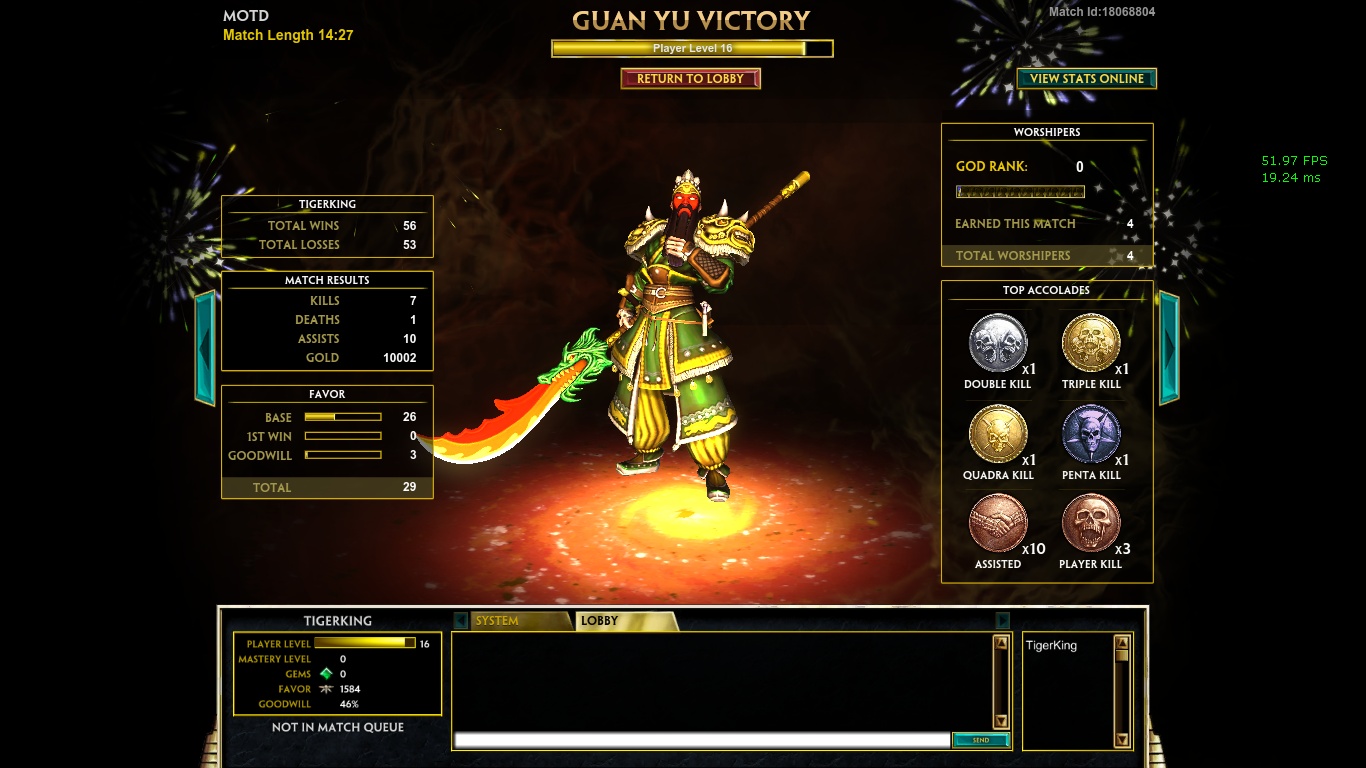Advance with the right teal arrow

point(1169,347)
